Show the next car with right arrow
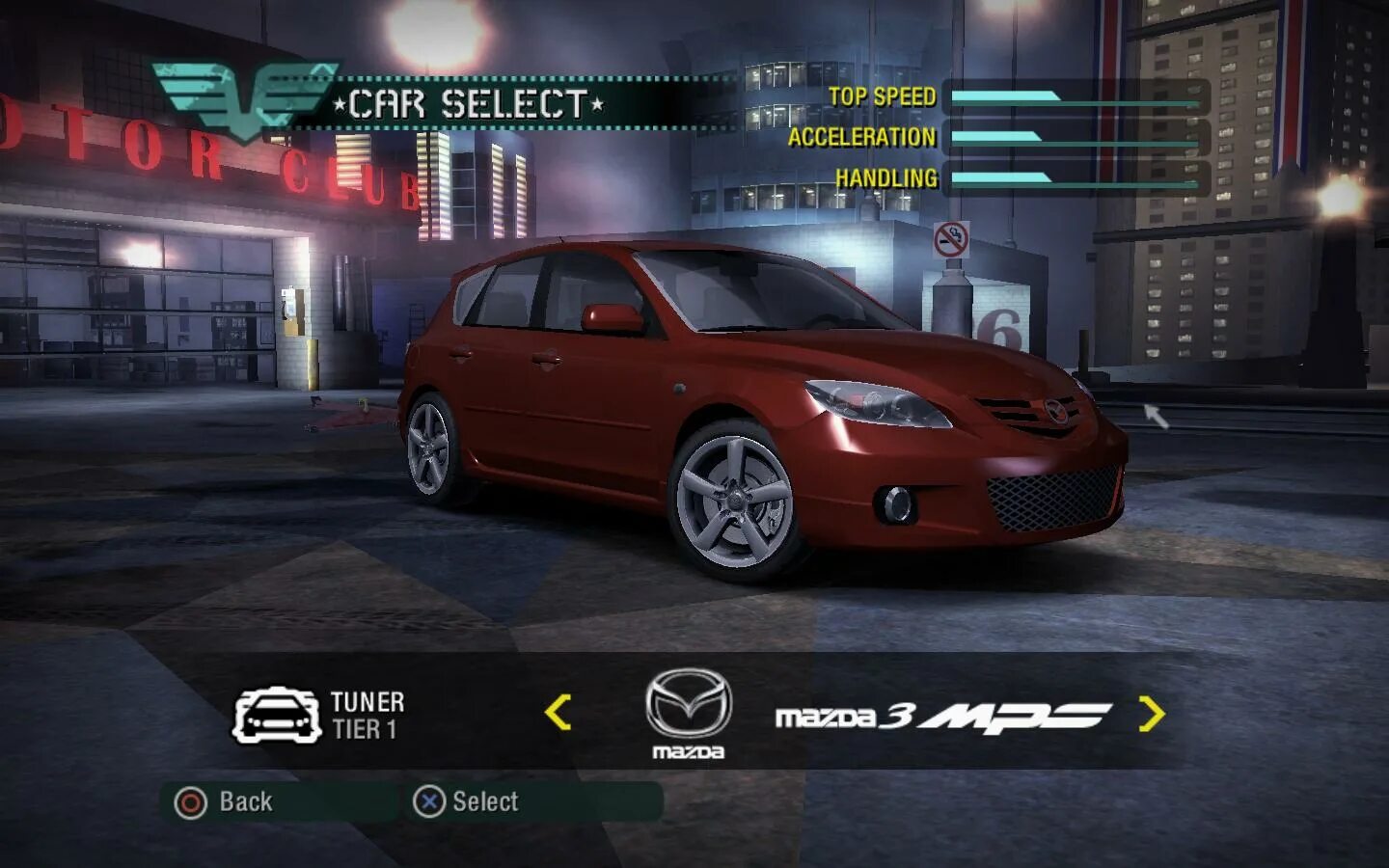Viewport: 1389px width, 868px height. tap(1151, 714)
